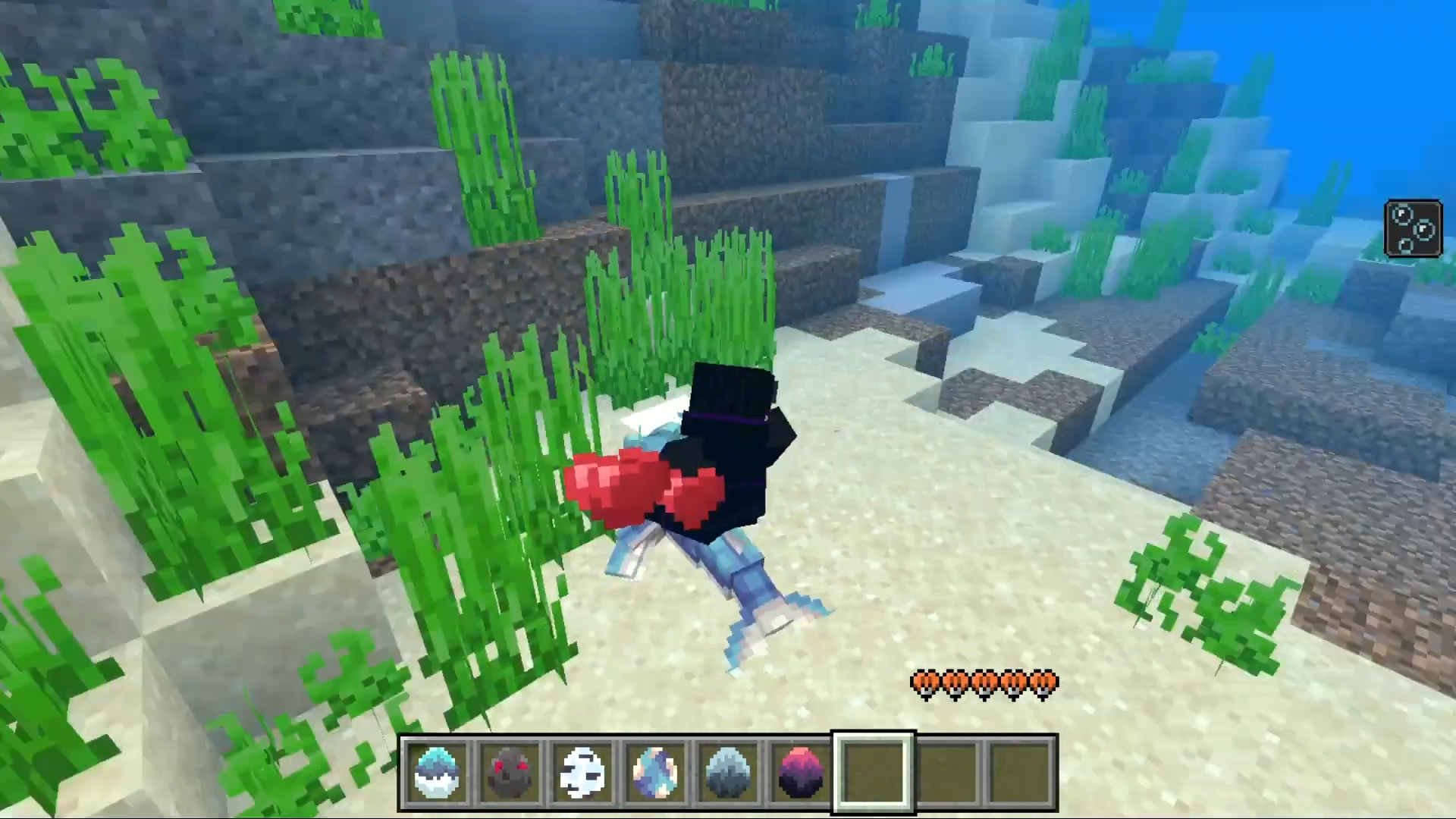The image size is (1456, 819).
Task: Tap the bubble icon button
Action: pos(1413,228)
